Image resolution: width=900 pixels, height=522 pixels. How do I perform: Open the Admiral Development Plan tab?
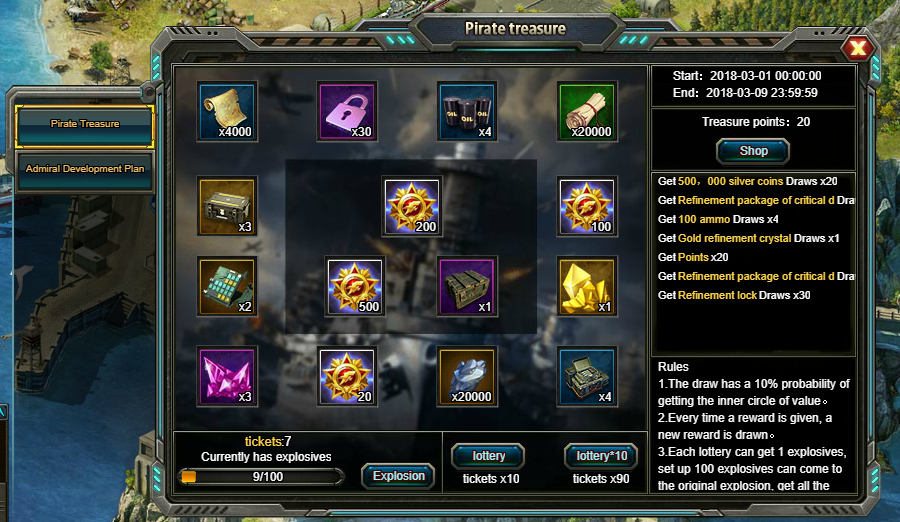(85, 169)
